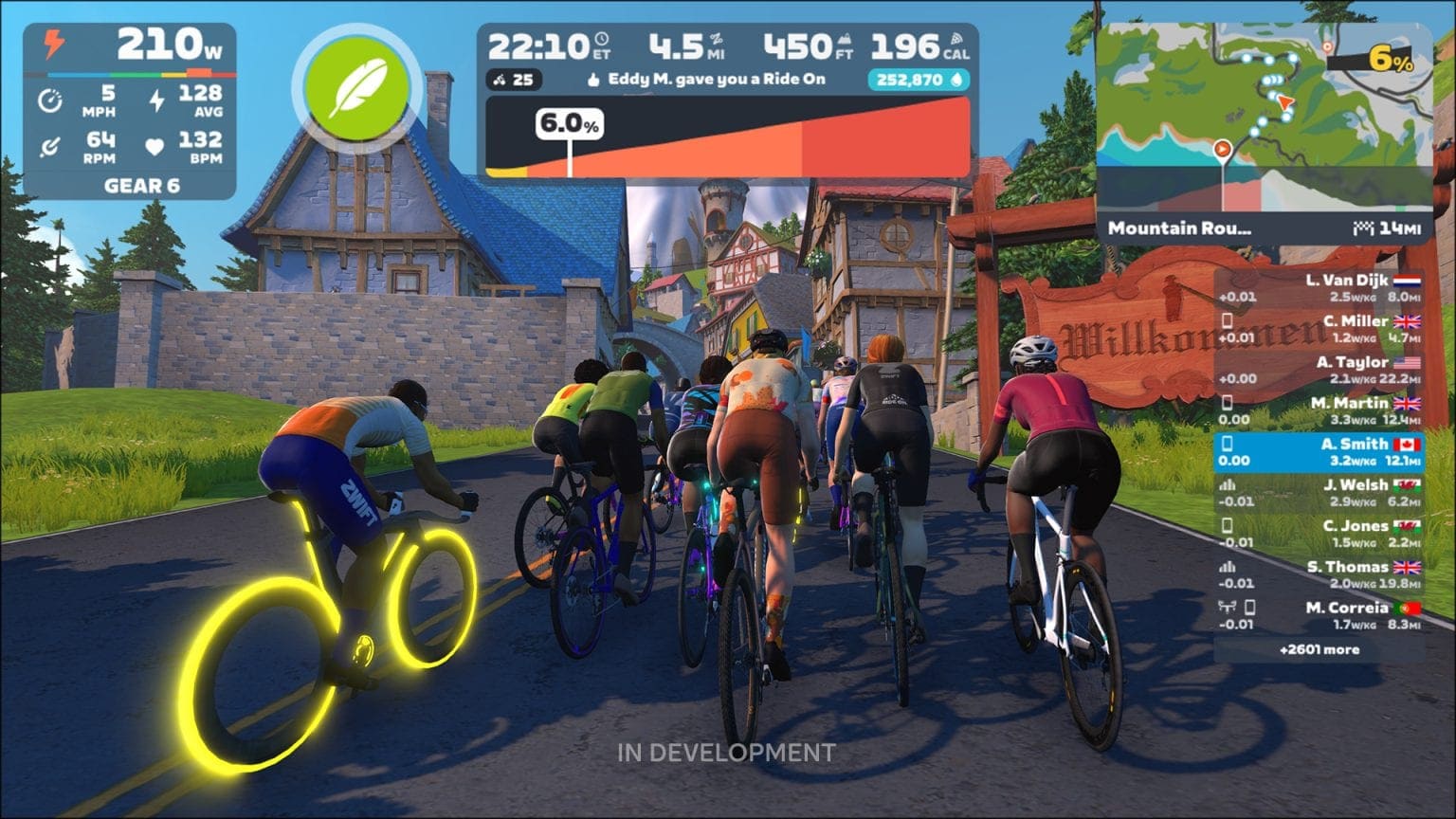Click the speedometer MPH icon
The image size is (1456, 819).
click(x=50, y=100)
